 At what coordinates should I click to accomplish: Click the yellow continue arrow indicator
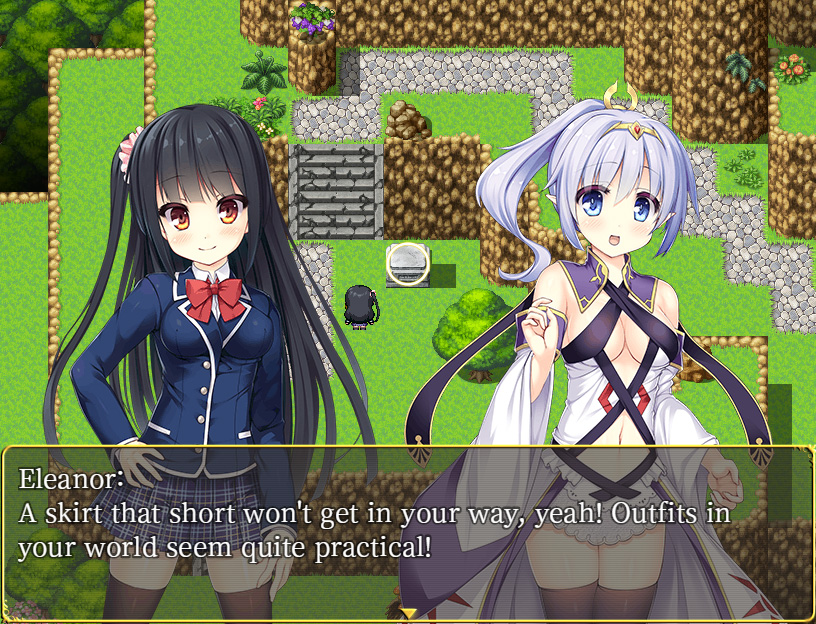[x=408, y=612]
